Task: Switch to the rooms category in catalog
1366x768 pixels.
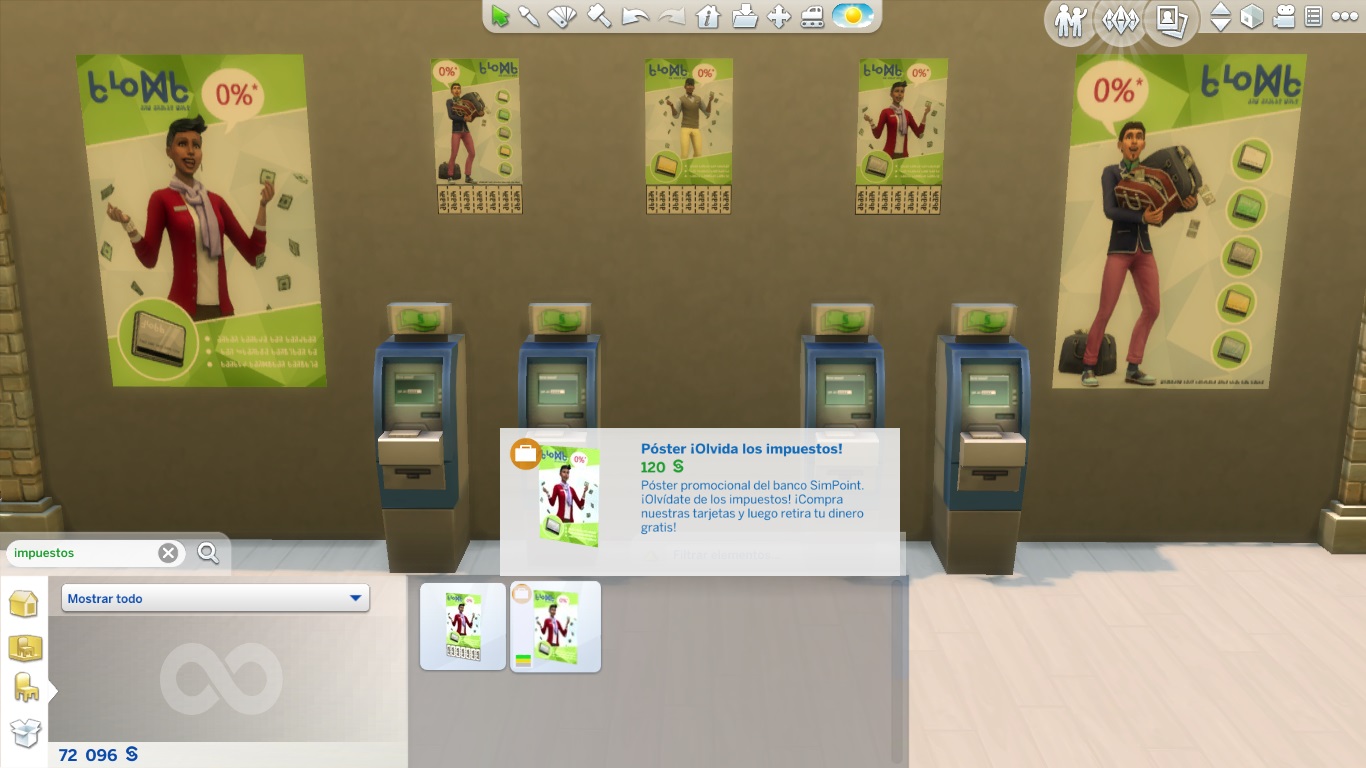Action: point(25,648)
